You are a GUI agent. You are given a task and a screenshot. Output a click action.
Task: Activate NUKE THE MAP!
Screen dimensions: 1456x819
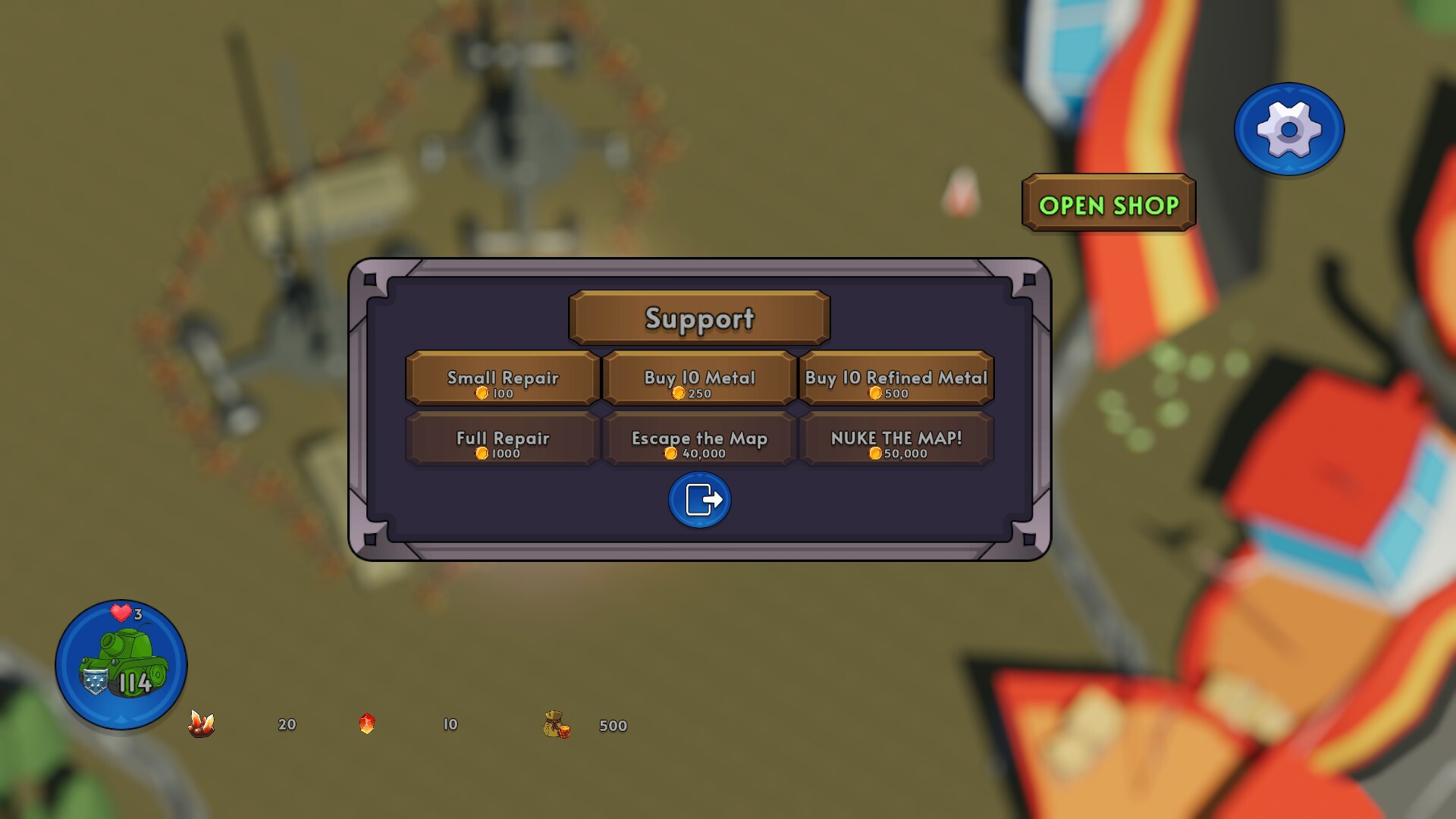point(897,440)
